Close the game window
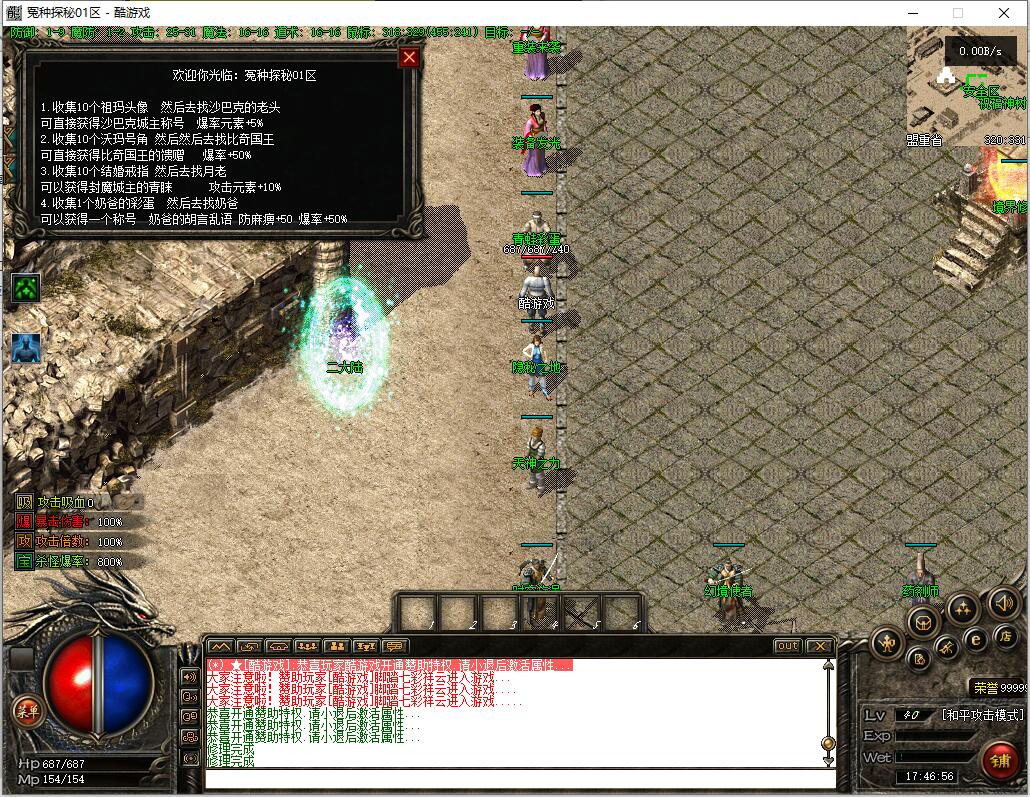The width and height of the screenshot is (1030, 797). (1004, 13)
